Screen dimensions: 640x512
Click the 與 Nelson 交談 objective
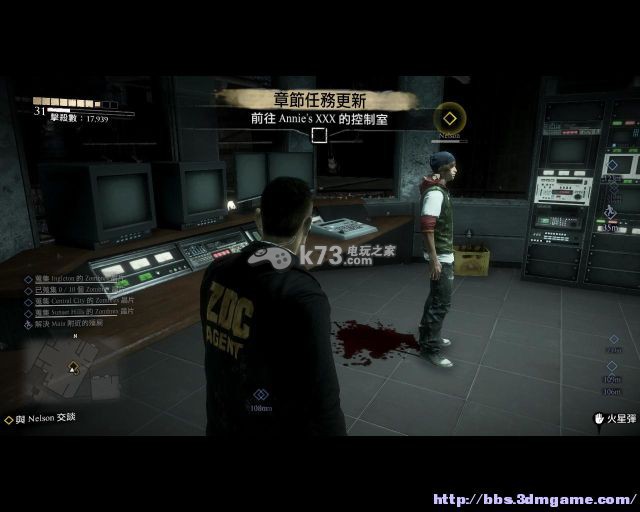pyautogui.click(x=40, y=420)
